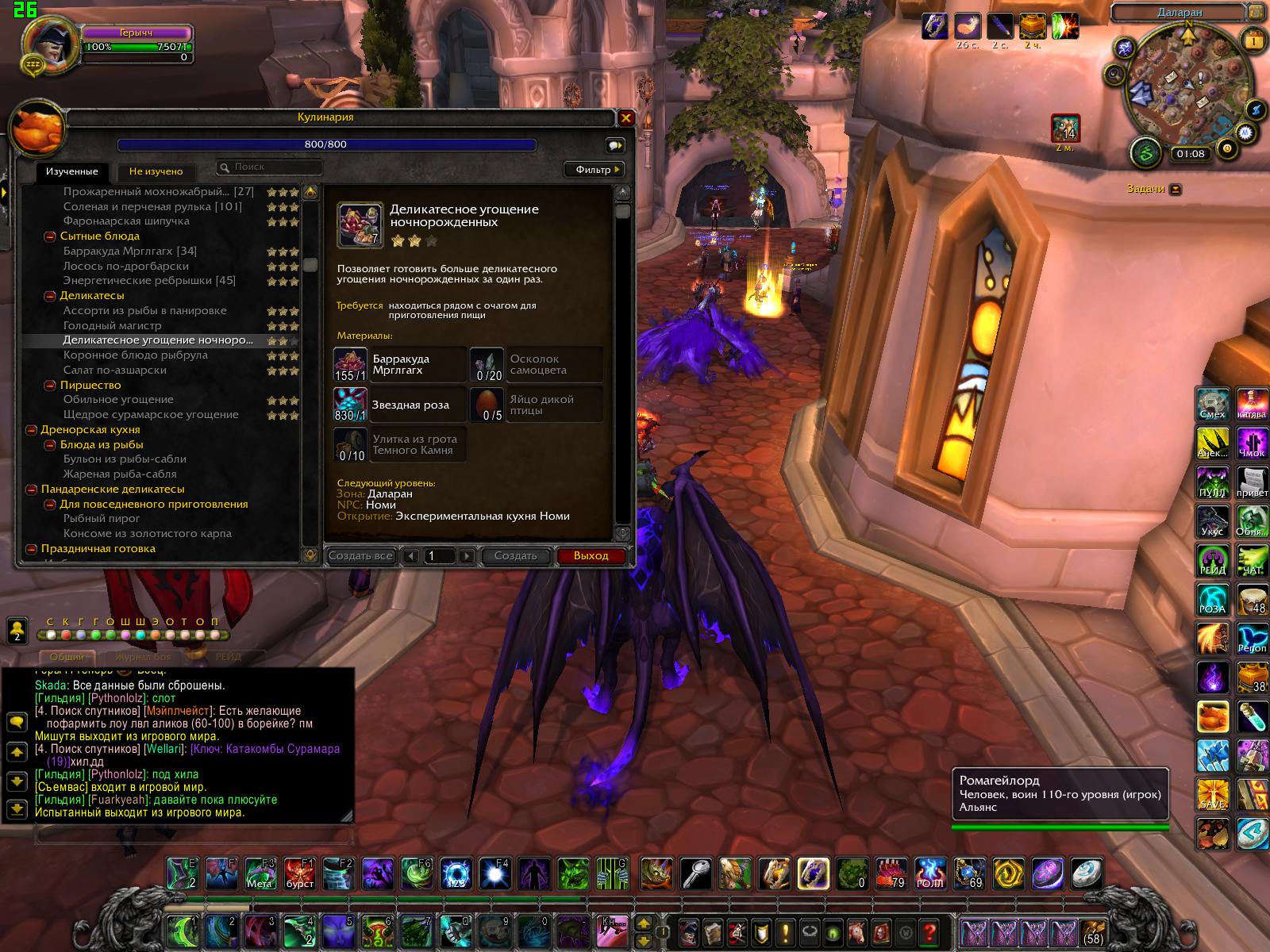The width and height of the screenshot is (1270, 952).
Task: Click the Звездная роза material slot
Action: click(x=350, y=405)
